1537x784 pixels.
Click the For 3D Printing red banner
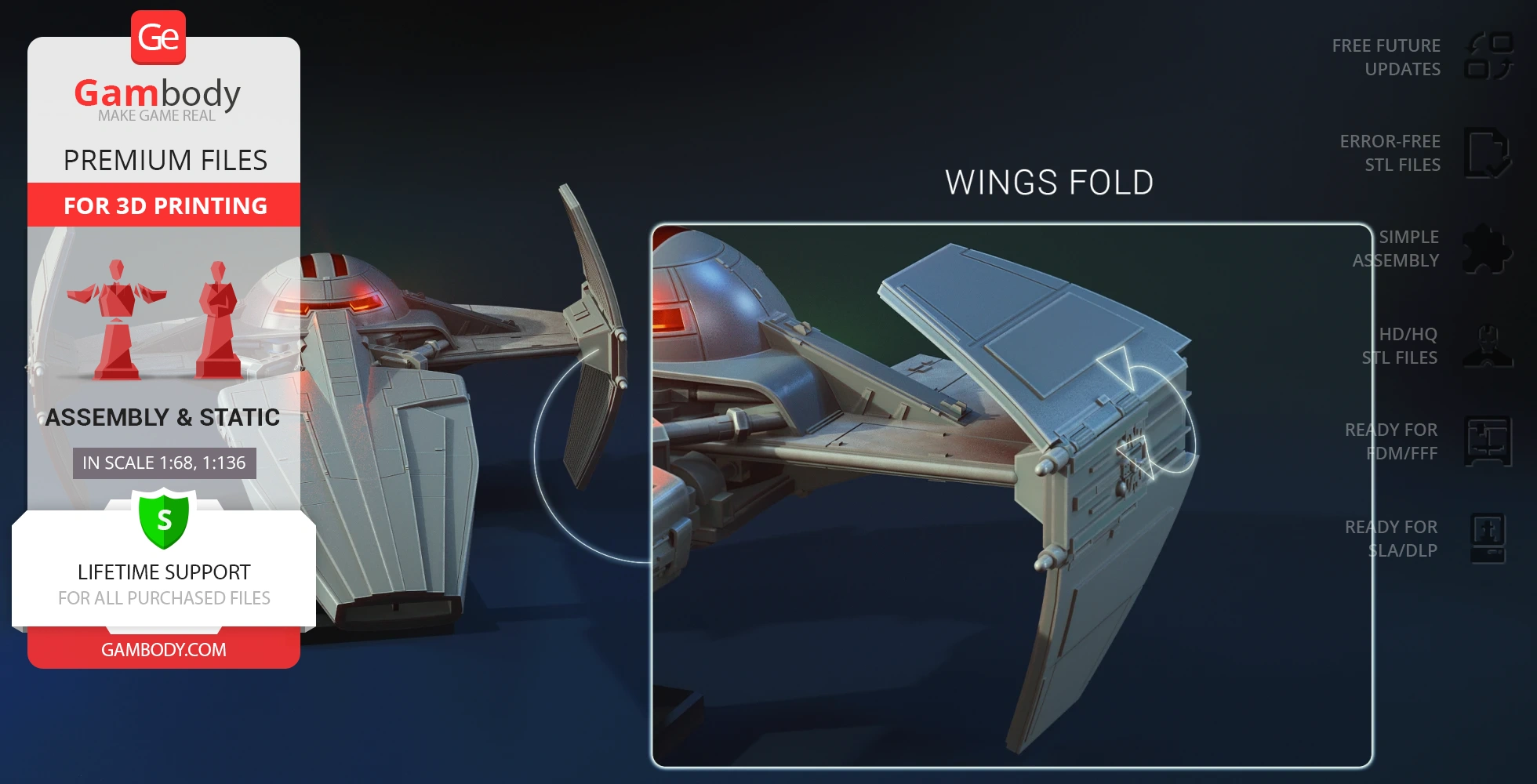click(x=164, y=205)
